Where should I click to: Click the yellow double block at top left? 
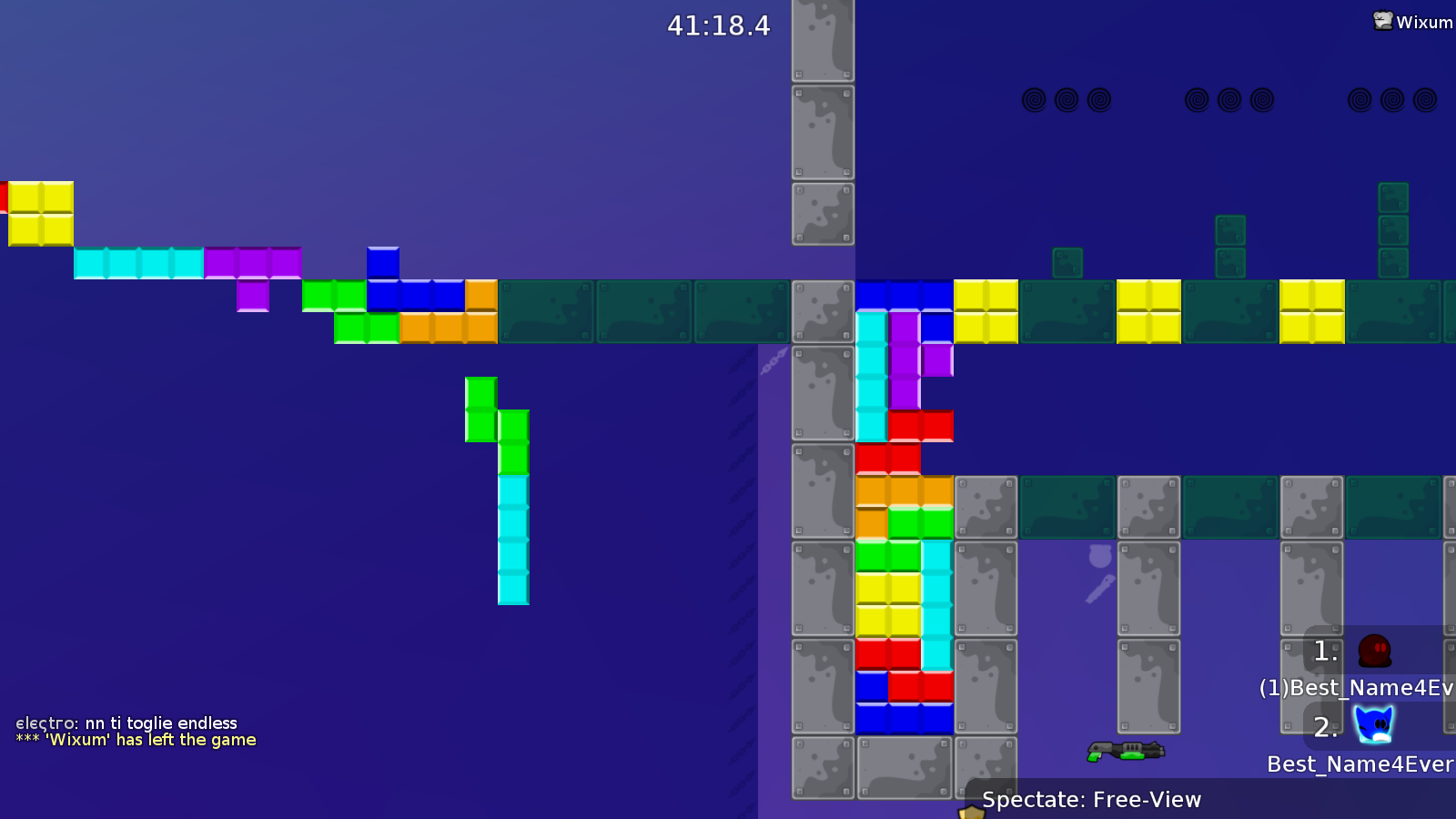tap(40, 216)
